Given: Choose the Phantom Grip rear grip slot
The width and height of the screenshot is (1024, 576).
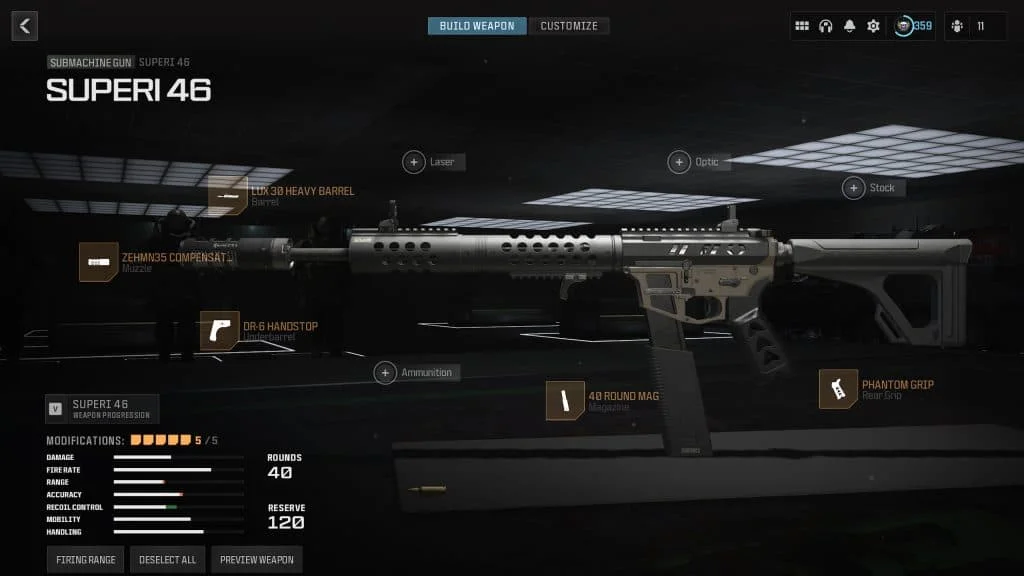Looking at the screenshot, I should point(838,389).
